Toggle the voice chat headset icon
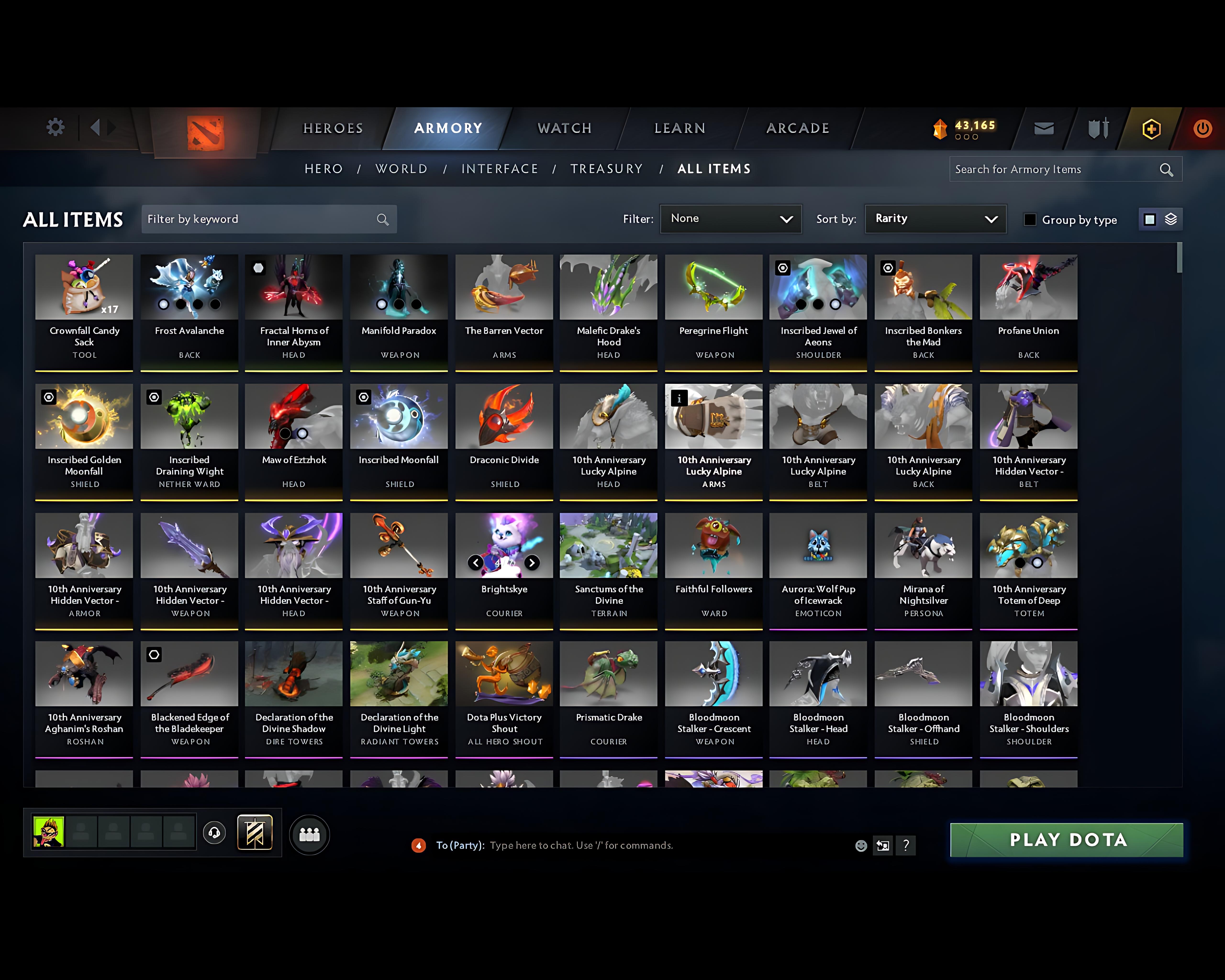1225x980 pixels. [x=214, y=833]
